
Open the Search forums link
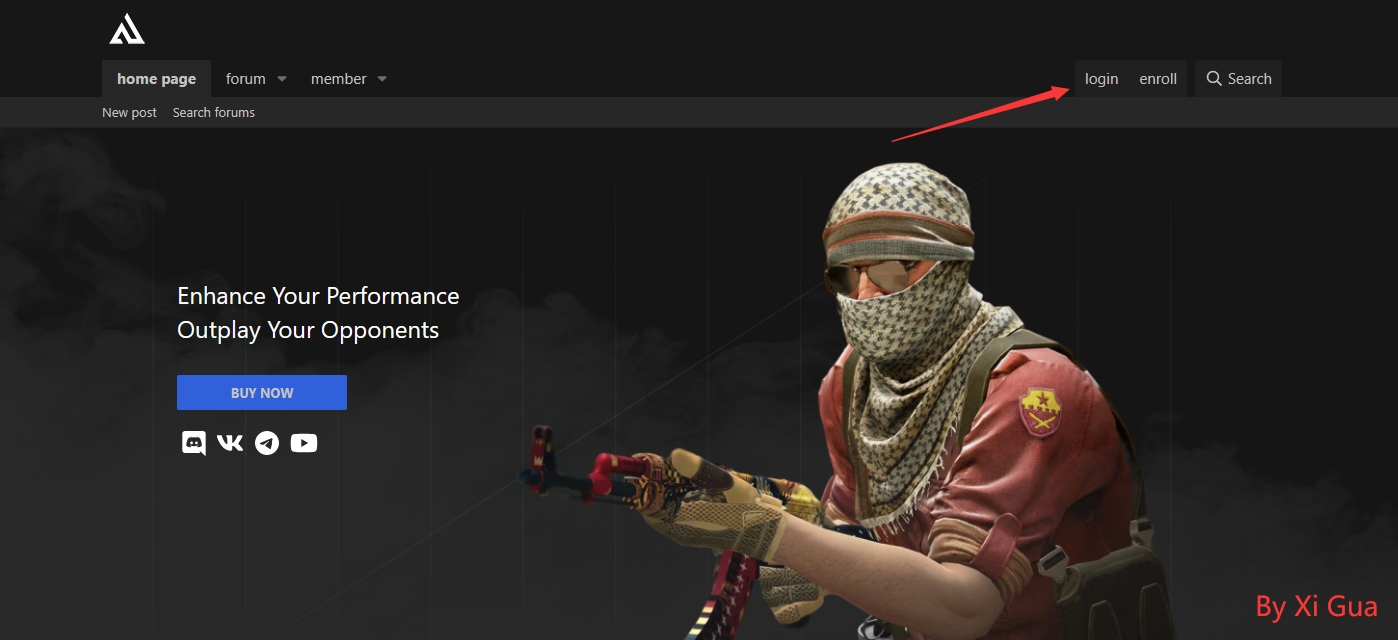click(x=213, y=113)
